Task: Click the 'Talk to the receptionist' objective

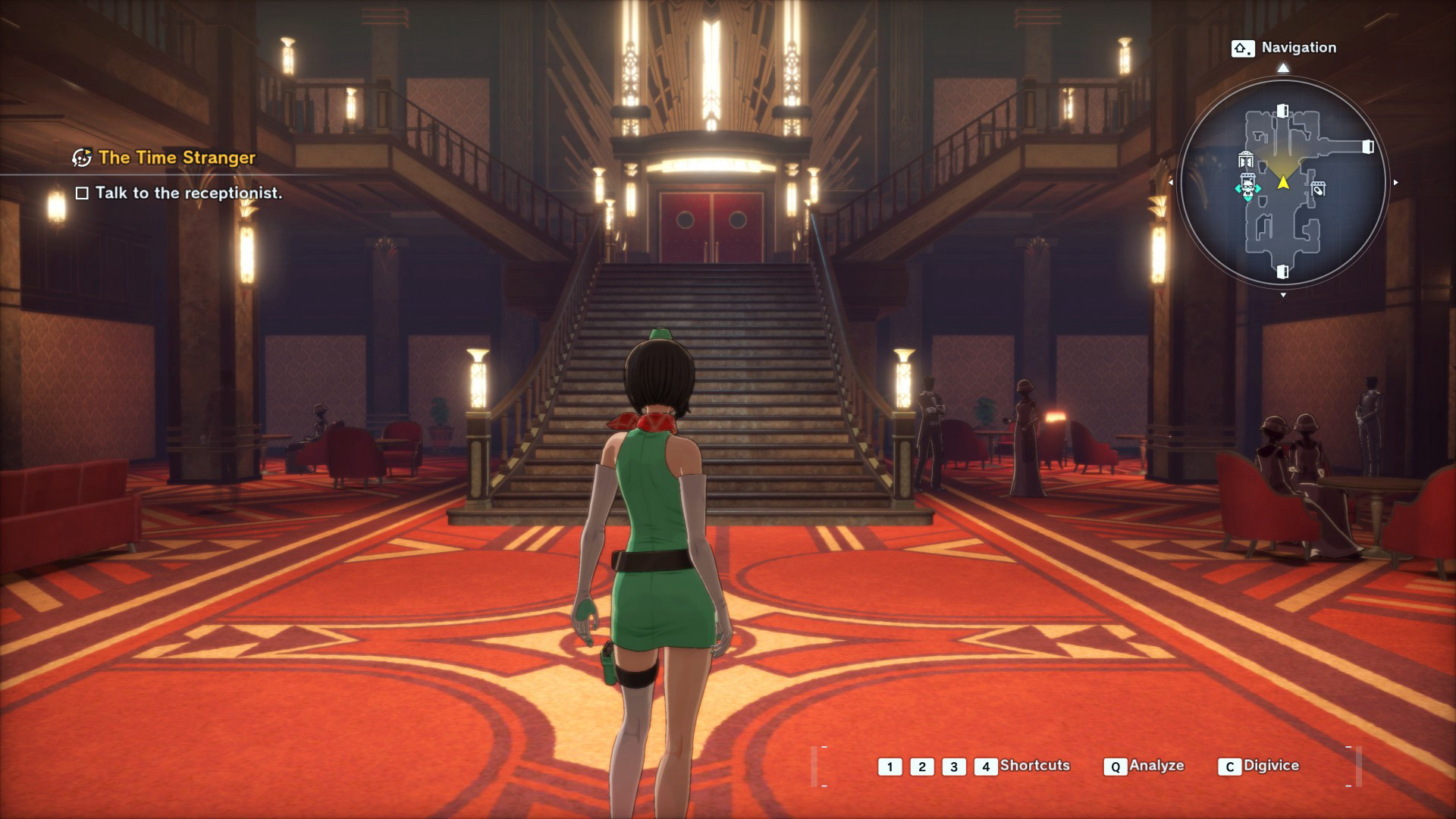Action: 188,193
